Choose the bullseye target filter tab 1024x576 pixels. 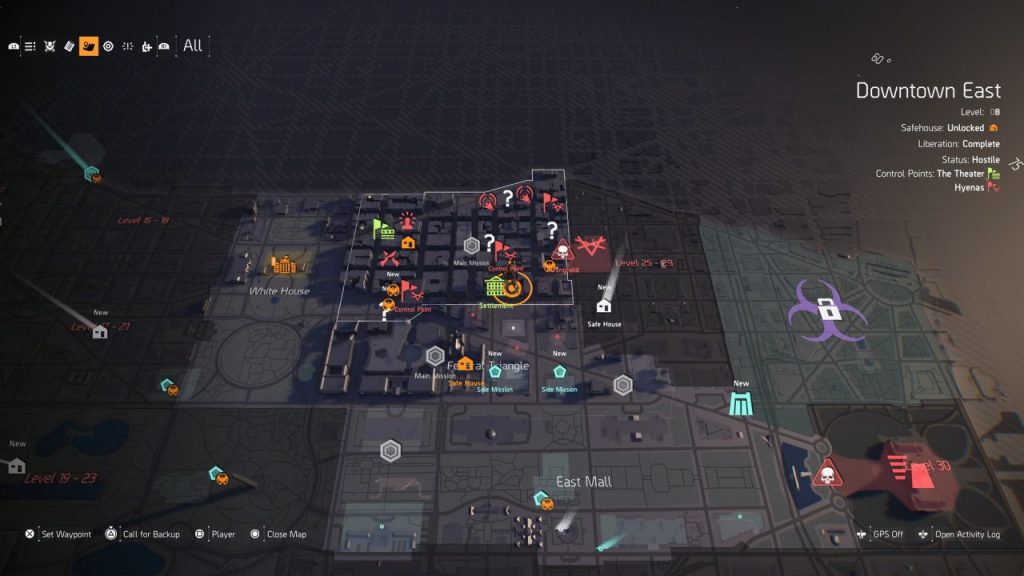108,46
